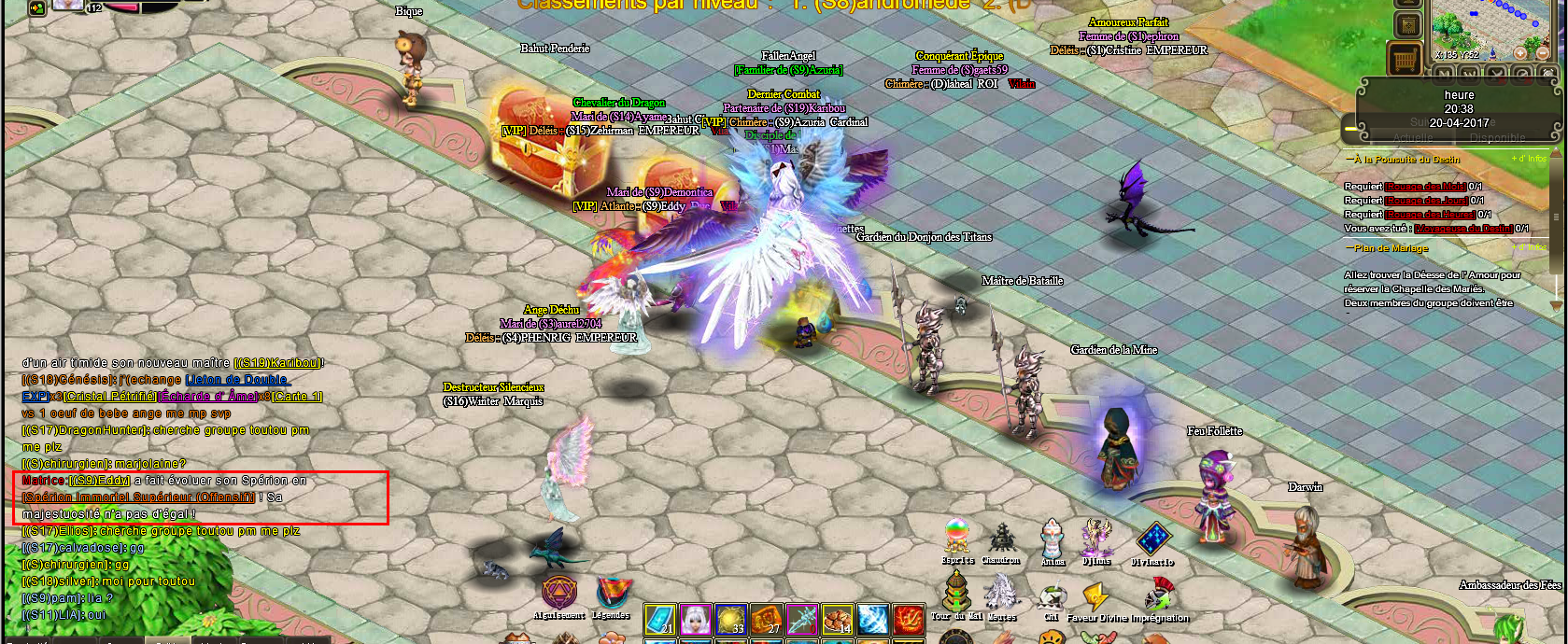This screenshot has width=1568, height=644.
Task: Open the Anima menu
Action: [1052, 539]
